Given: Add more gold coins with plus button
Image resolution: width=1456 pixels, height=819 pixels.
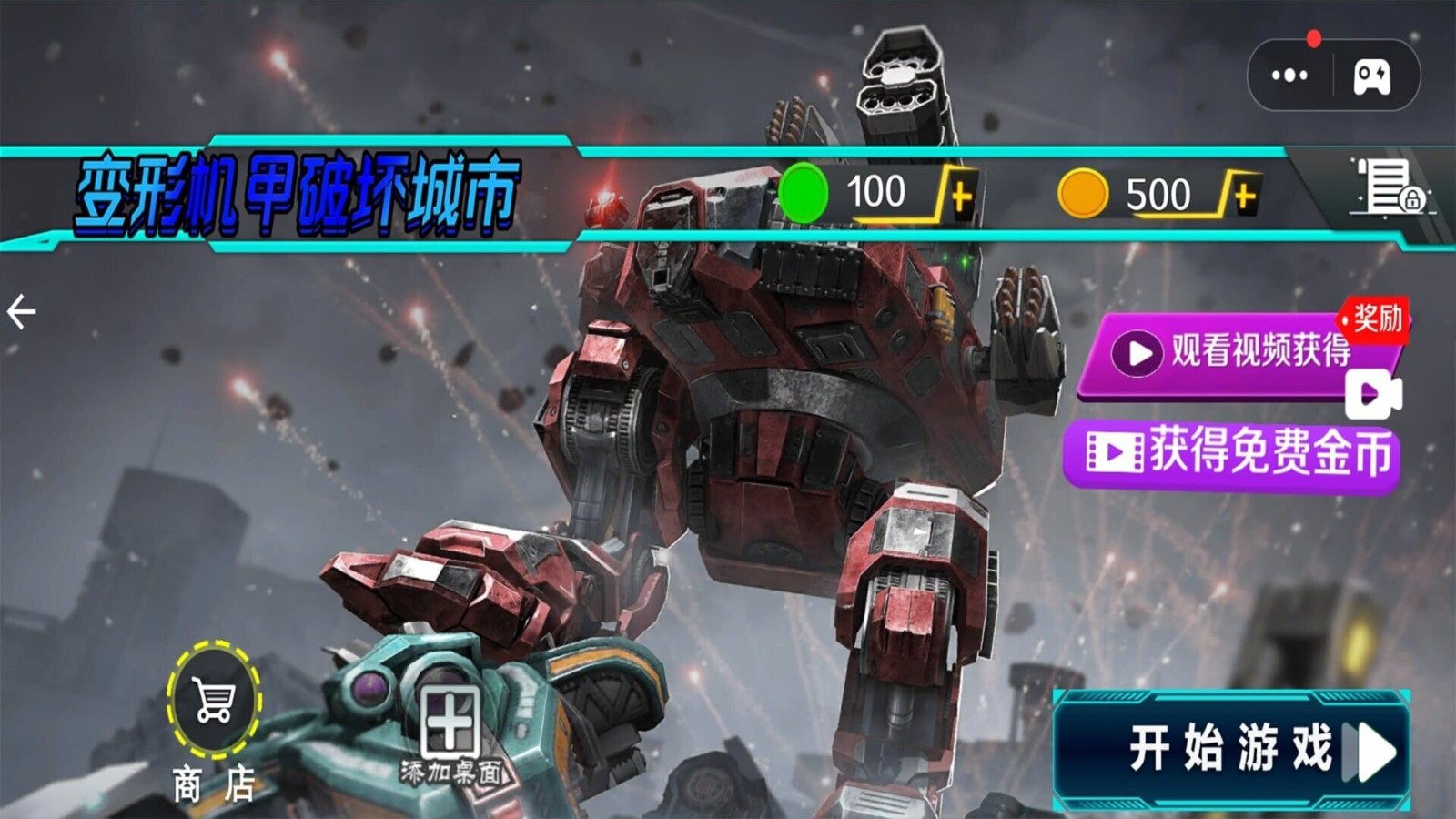Looking at the screenshot, I should [x=1244, y=195].
